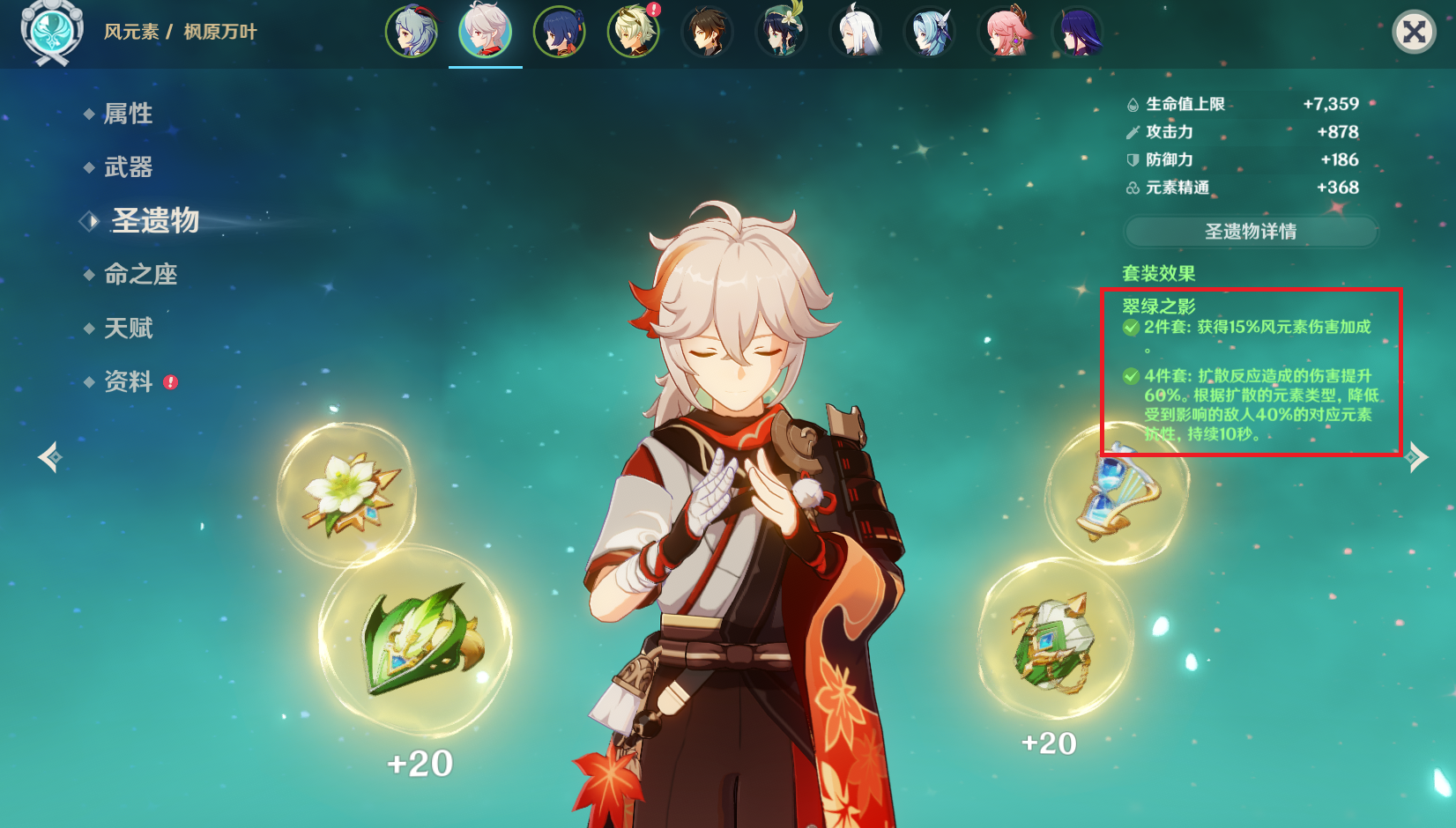Select the blue hourglass artifact slot
The image size is (1456, 828).
pos(1116,493)
